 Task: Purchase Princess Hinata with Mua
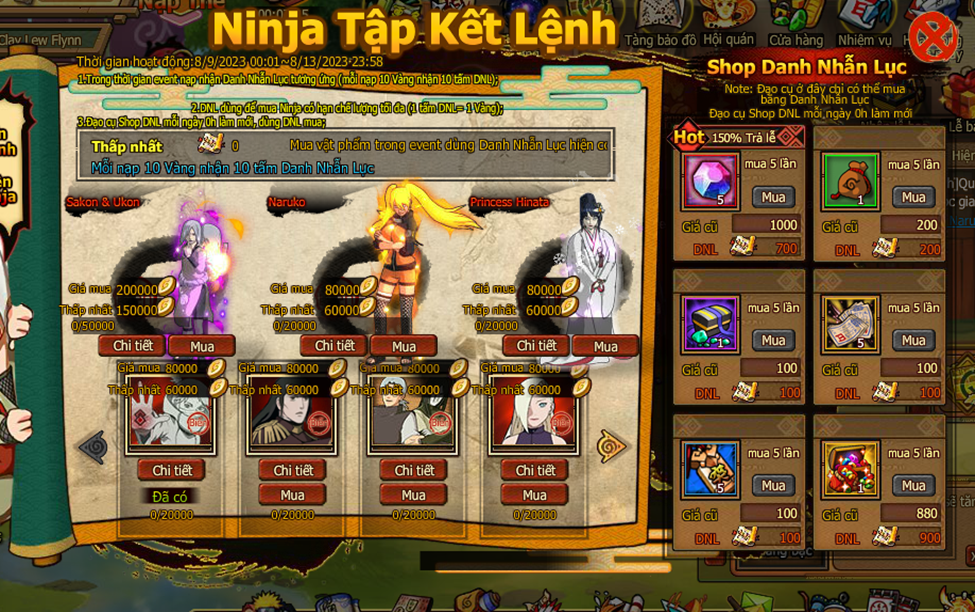pos(605,346)
